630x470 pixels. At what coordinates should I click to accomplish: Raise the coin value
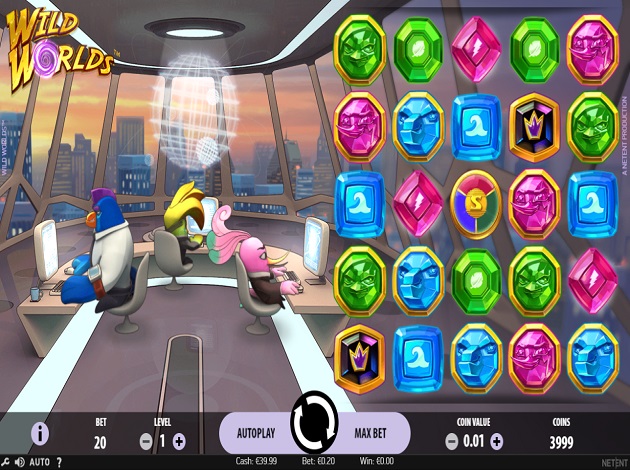coord(497,440)
